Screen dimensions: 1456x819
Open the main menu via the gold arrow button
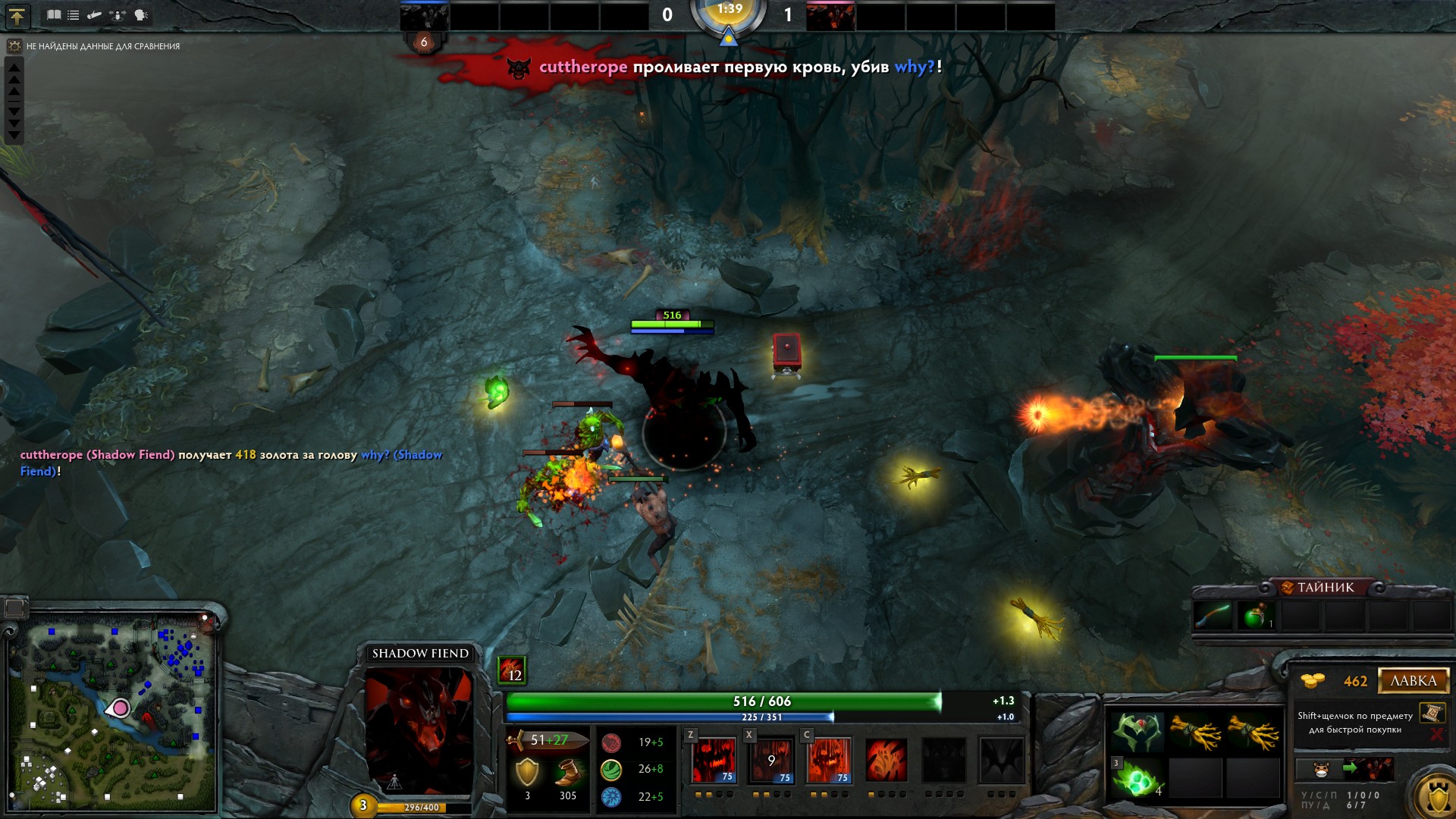point(17,16)
